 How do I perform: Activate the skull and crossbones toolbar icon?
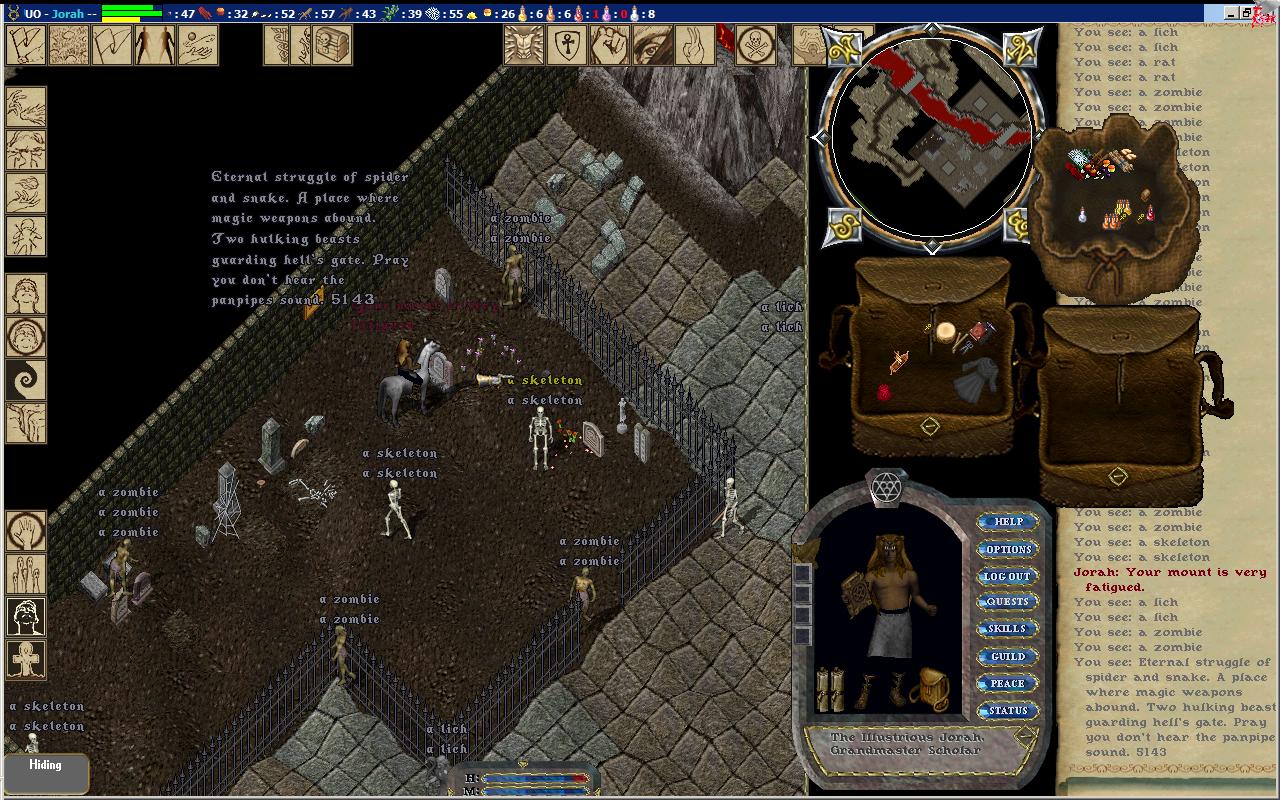pos(756,45)
